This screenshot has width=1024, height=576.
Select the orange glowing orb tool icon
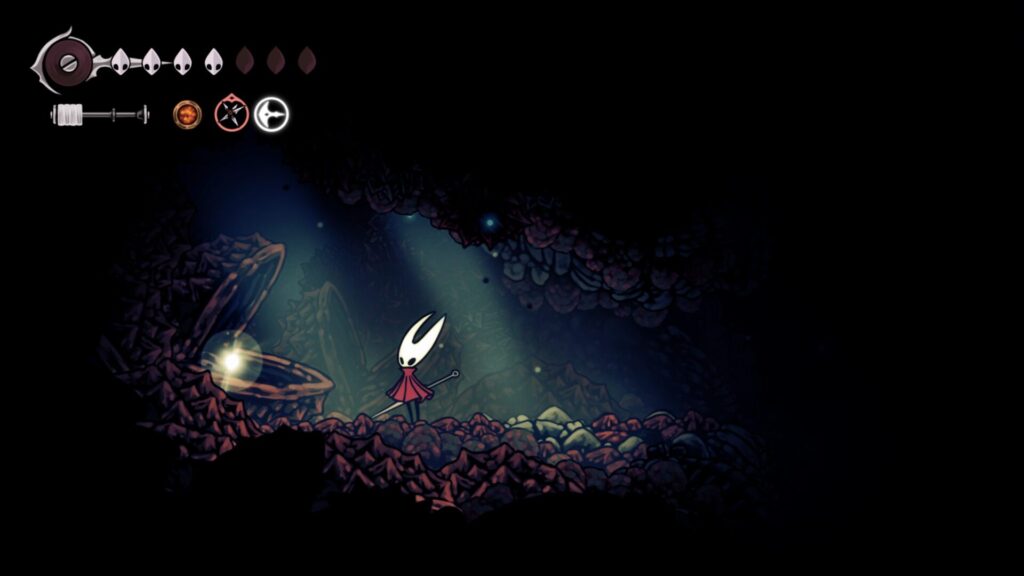(x=187, y=114)
